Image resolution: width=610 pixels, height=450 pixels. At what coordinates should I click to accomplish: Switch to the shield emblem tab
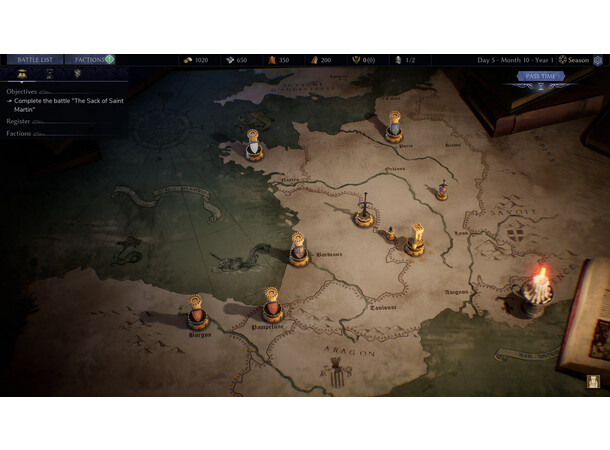[77, 74]
